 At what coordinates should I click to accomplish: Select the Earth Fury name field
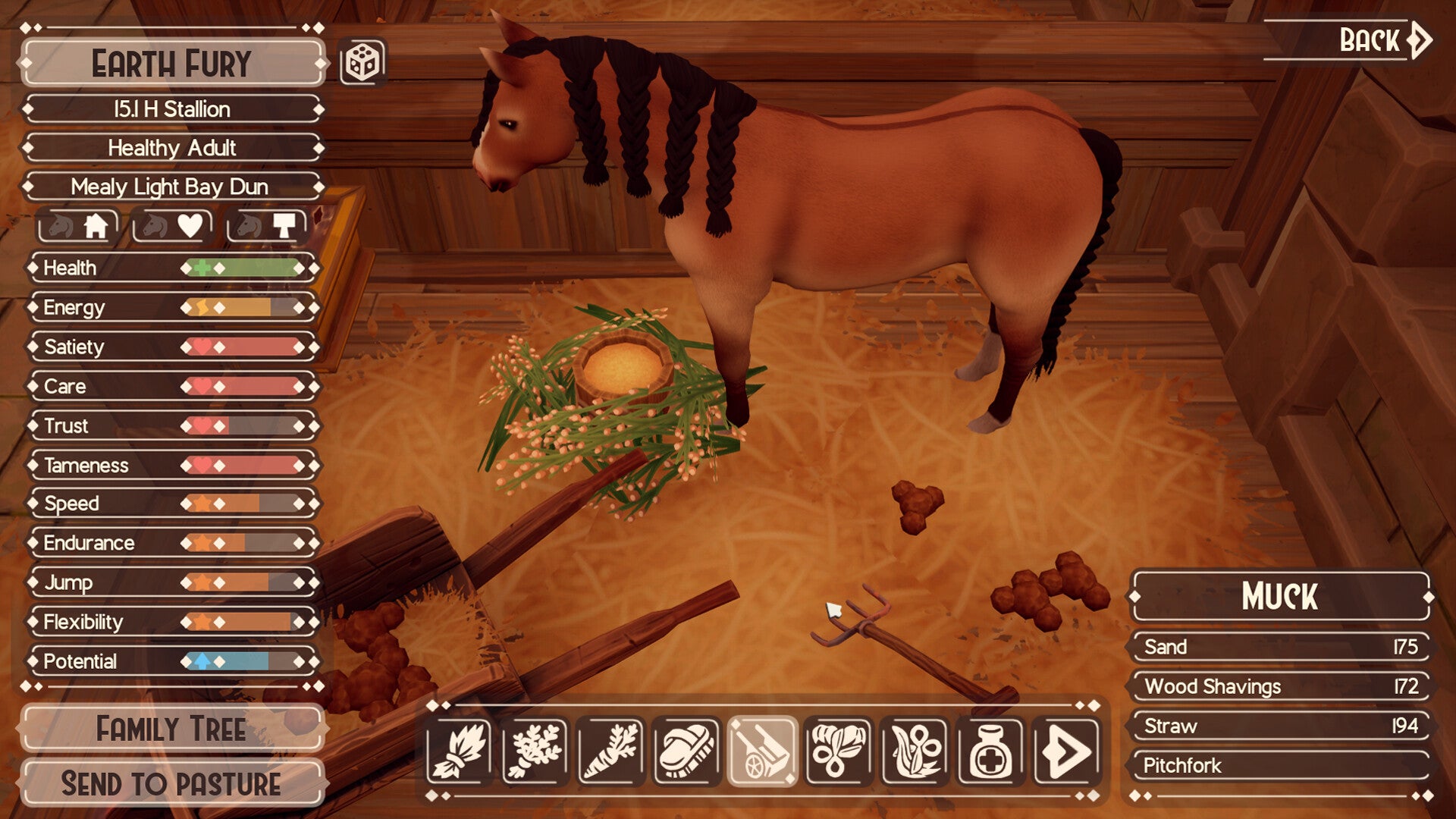pyautogui.click(x=172, y=64)
